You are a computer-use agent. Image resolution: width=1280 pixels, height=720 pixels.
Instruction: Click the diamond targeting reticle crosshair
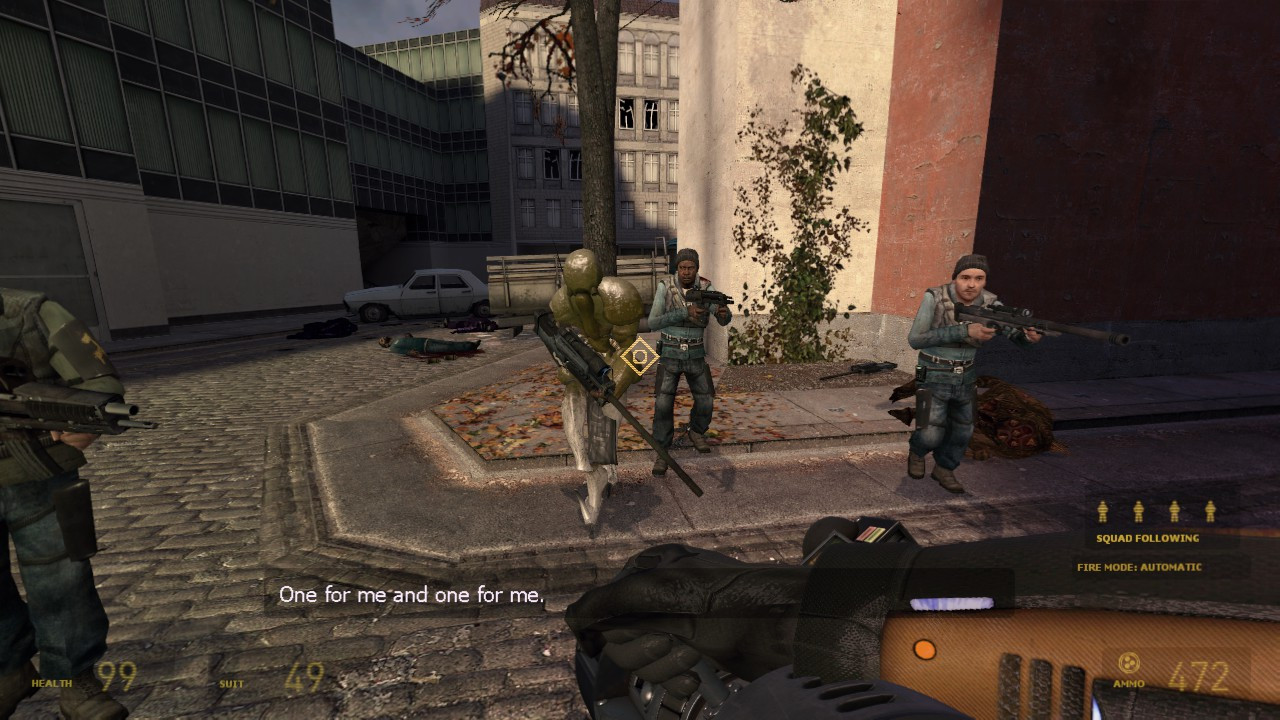(x=637, y=355)
